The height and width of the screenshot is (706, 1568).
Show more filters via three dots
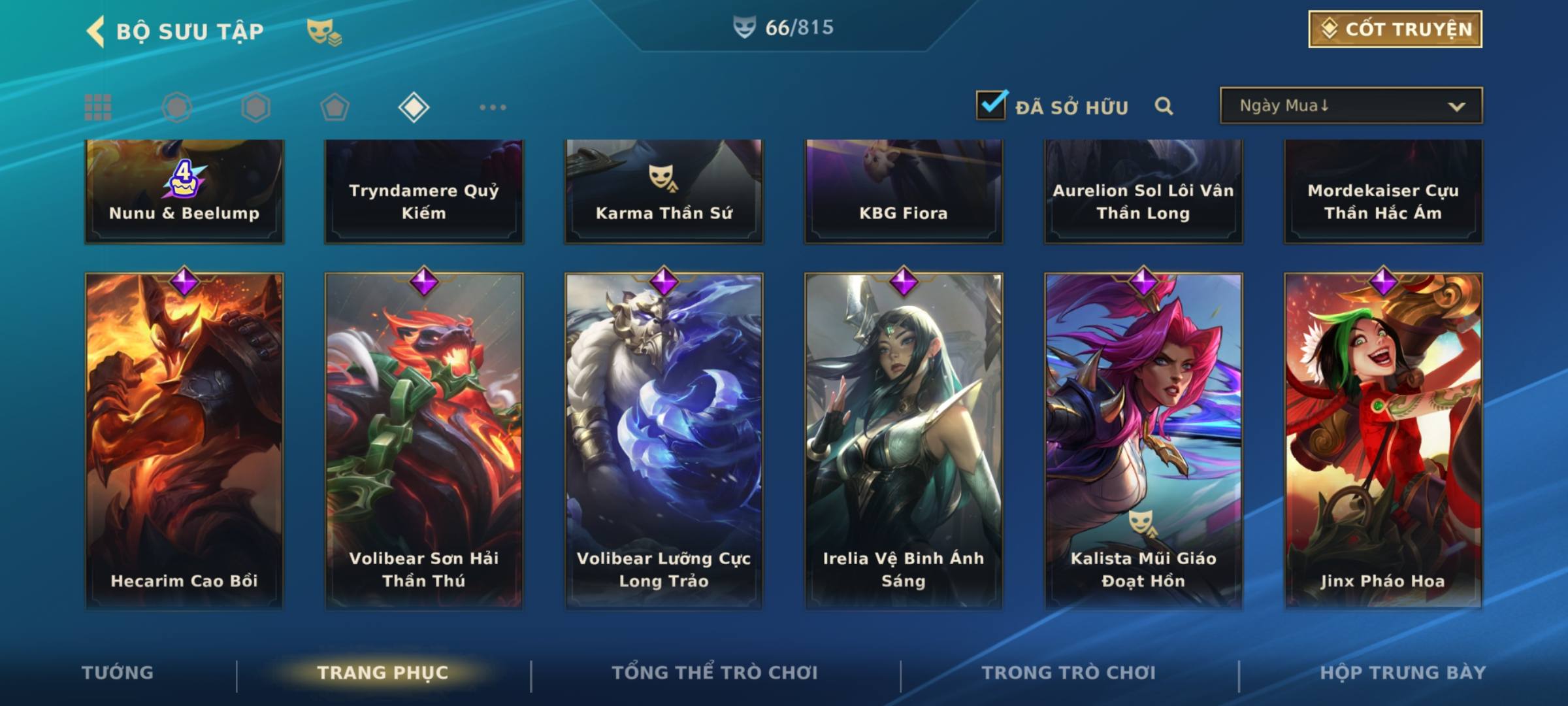[493, 107]
